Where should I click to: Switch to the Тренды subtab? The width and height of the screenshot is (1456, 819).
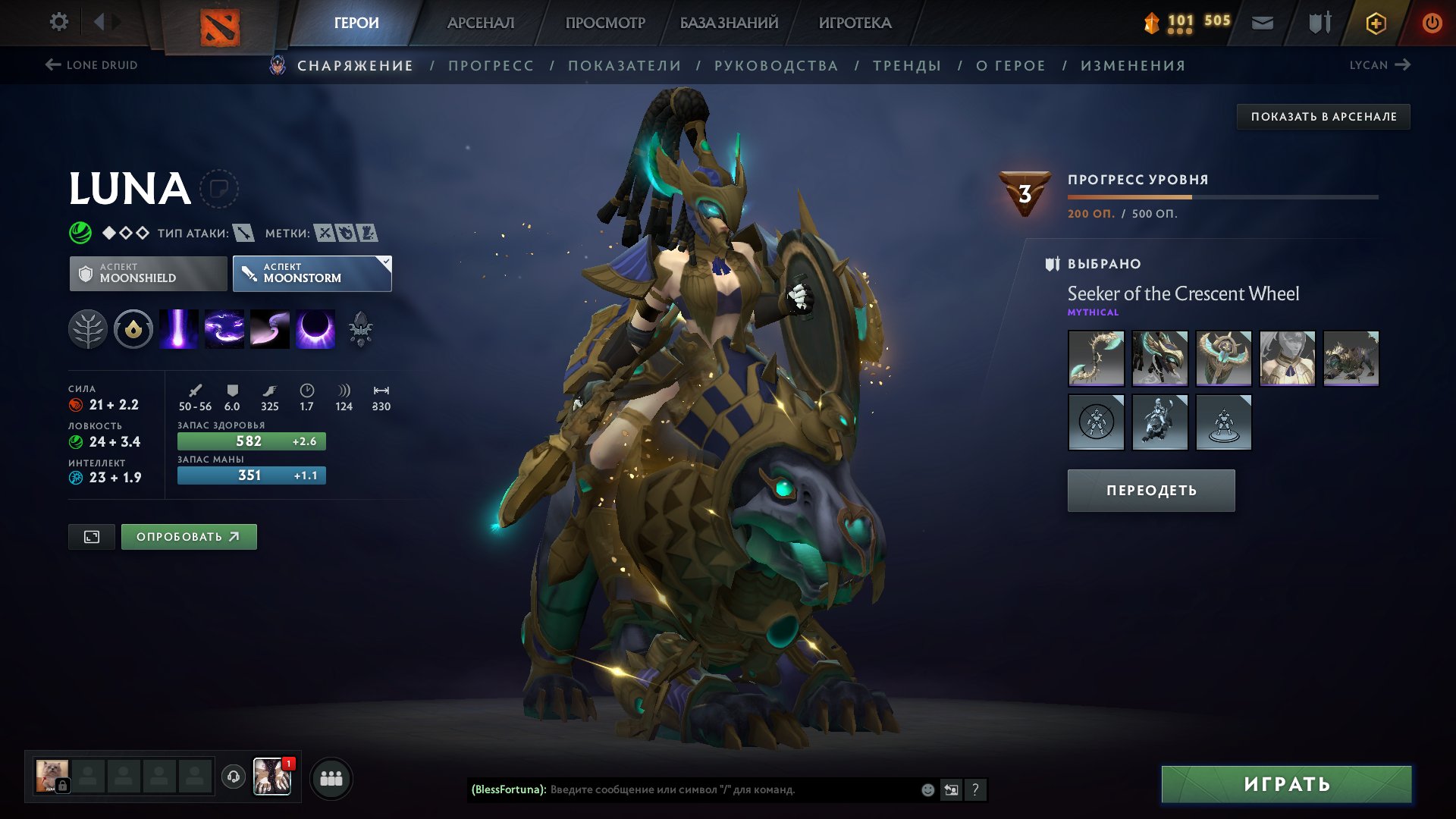tap(907, 66)
